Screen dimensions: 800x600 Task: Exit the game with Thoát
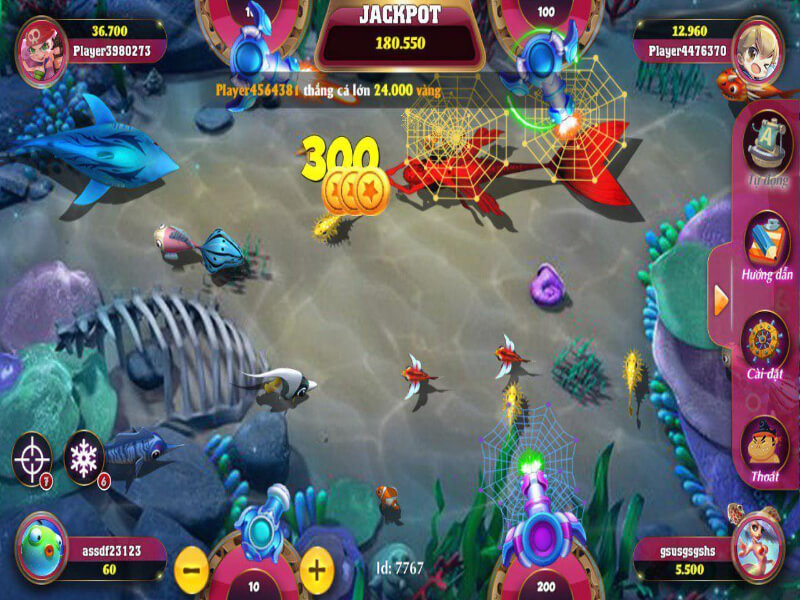coord(767,445)
